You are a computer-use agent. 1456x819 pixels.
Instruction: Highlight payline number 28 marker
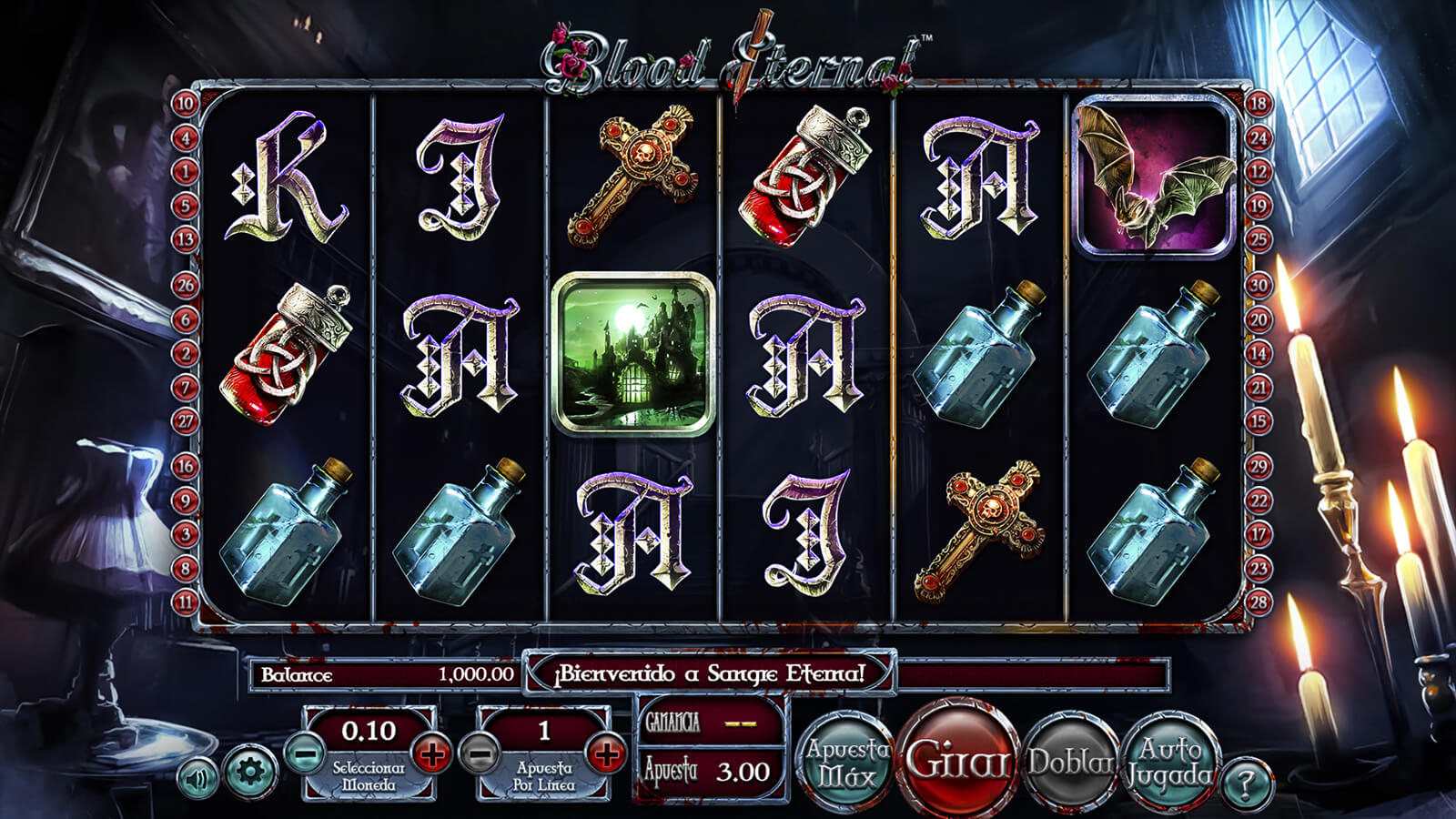coord(1259,602)
